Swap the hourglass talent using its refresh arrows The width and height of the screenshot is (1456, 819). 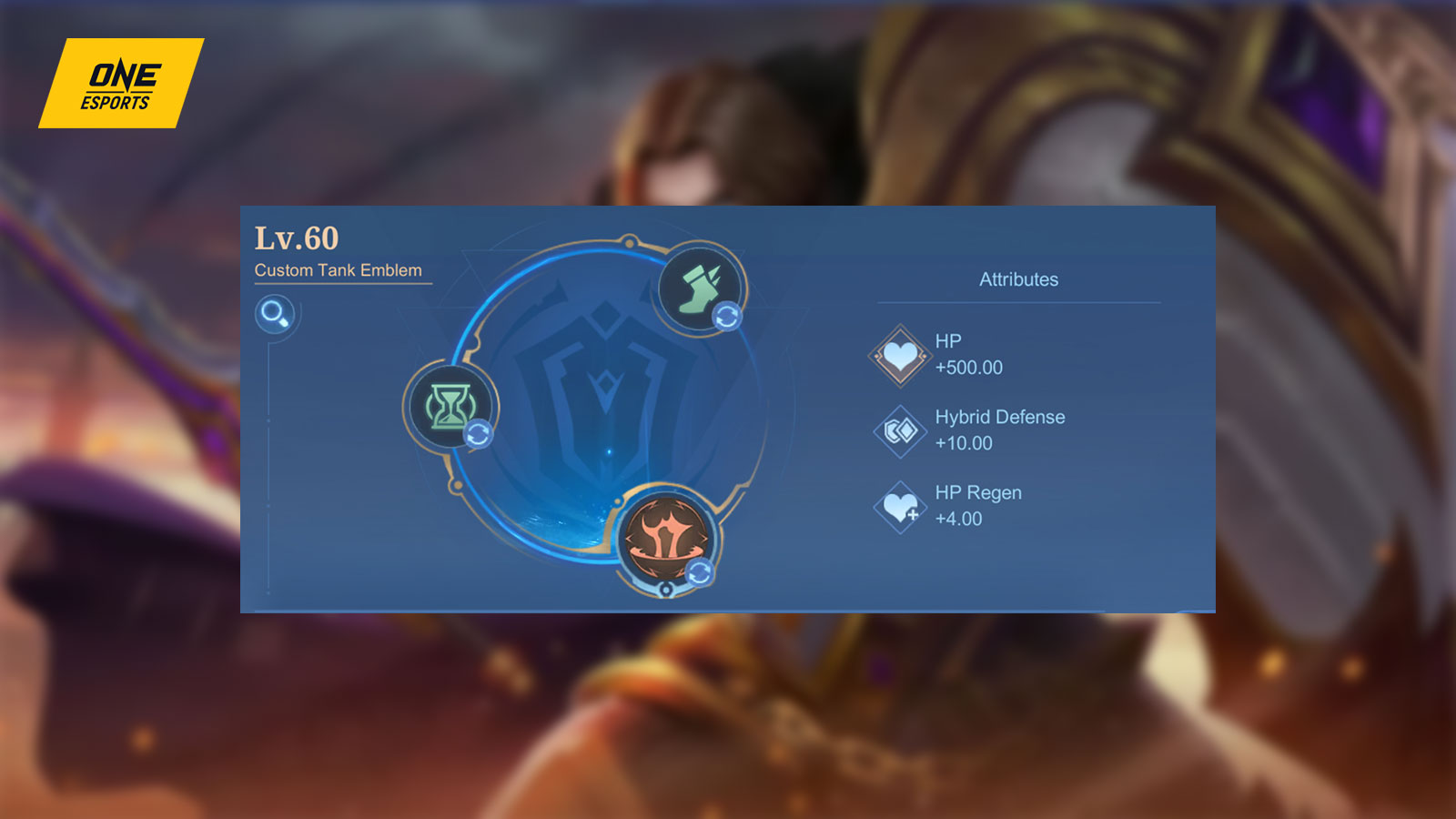coord(476,434)
